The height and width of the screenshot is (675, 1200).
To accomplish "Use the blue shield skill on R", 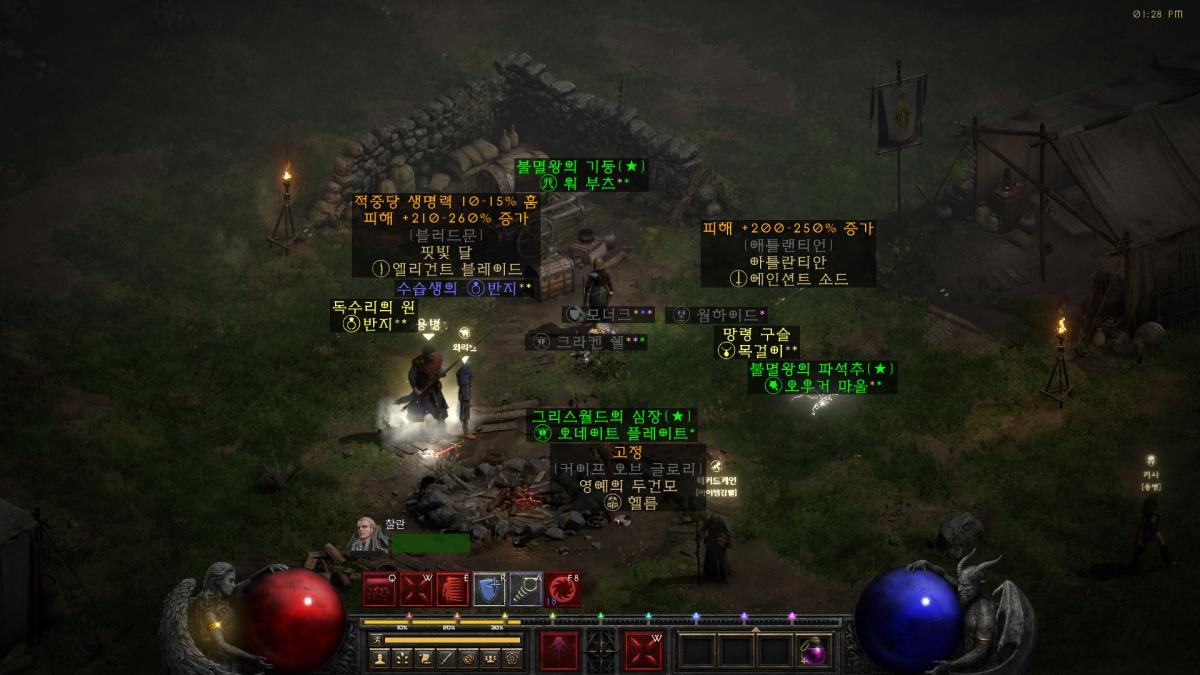I will pyautogui.click(x=490, y=590).
